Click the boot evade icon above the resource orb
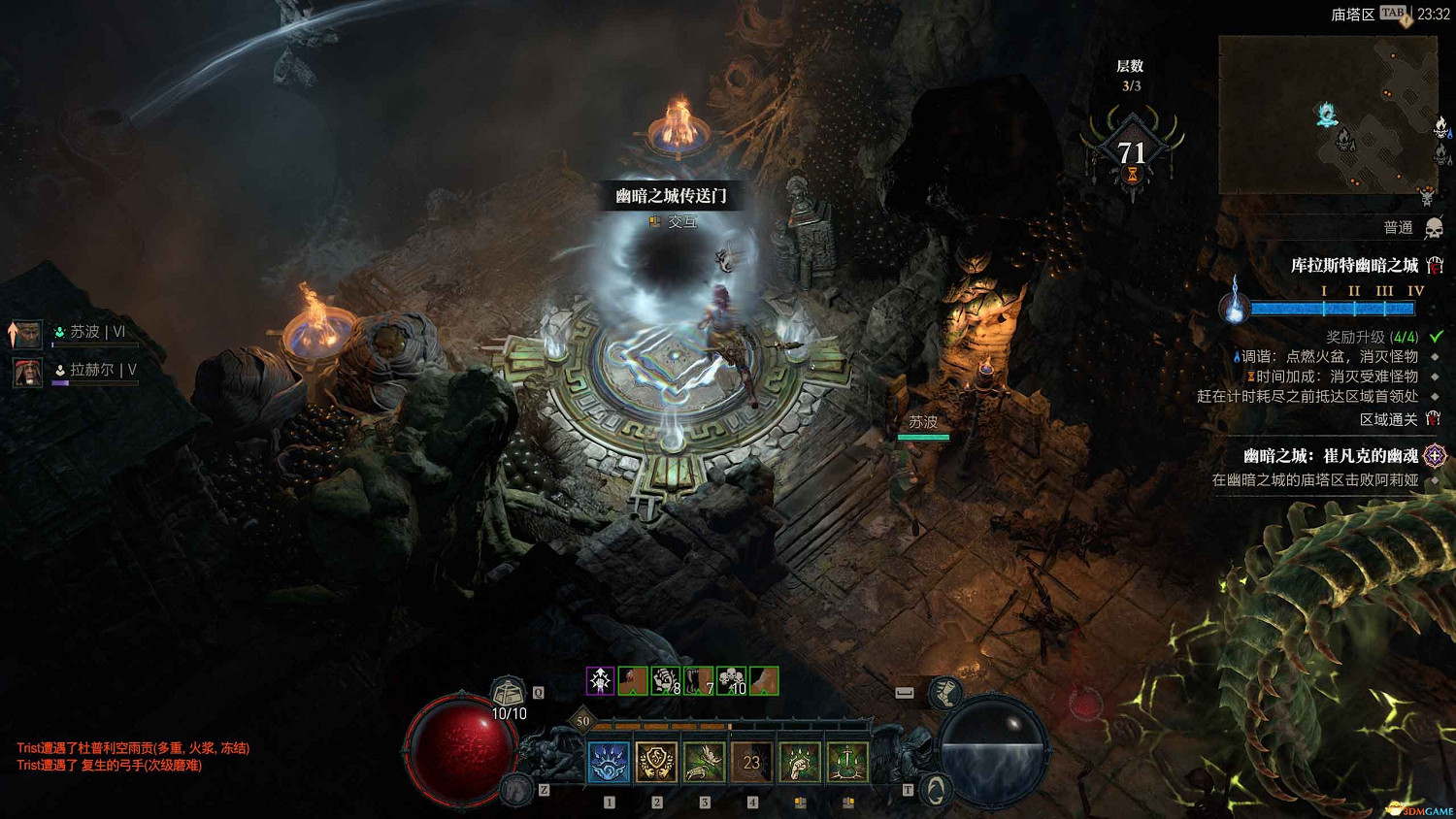The width and height of the screenshot is (1456, 819). pyautogui.click(x=944, y=692)
